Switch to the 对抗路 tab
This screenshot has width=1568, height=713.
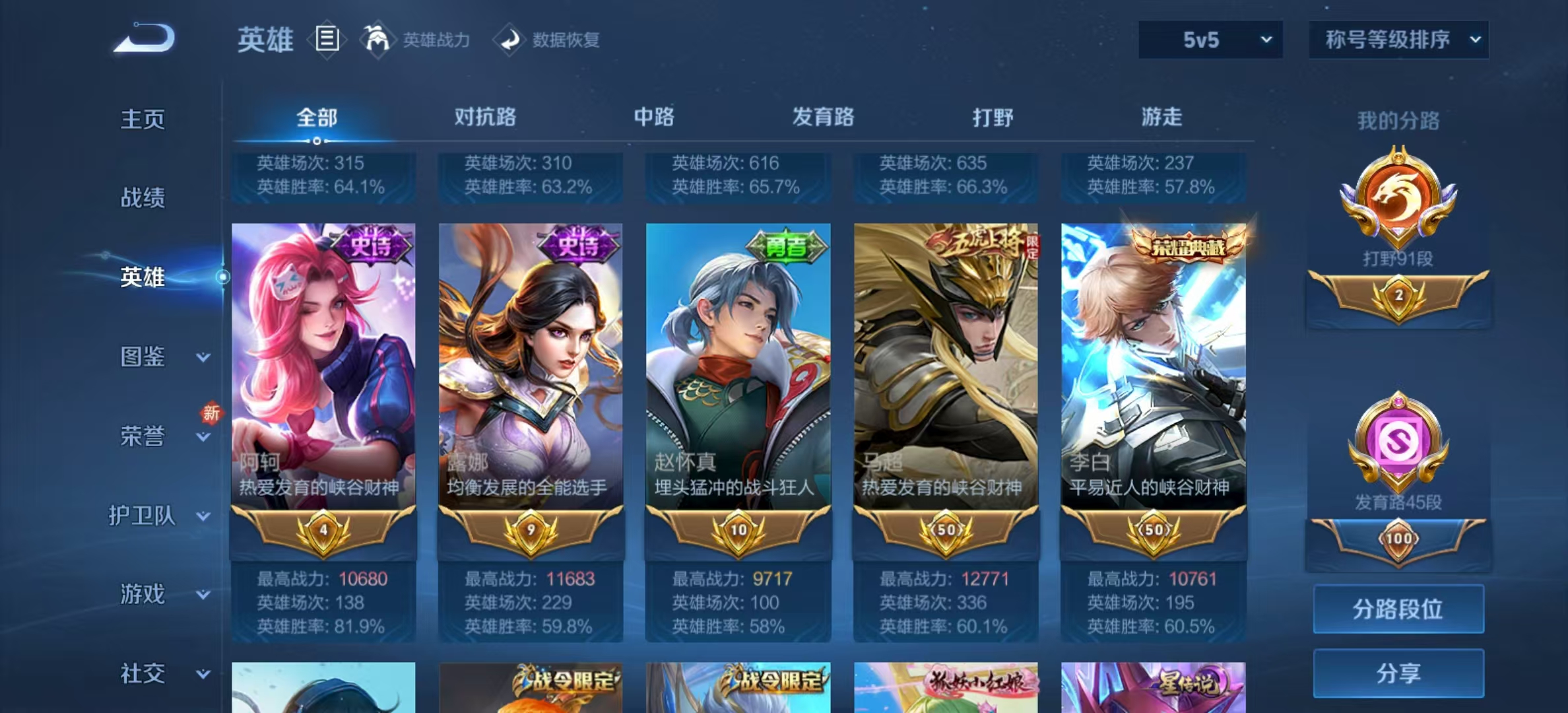tap(486, 117)
